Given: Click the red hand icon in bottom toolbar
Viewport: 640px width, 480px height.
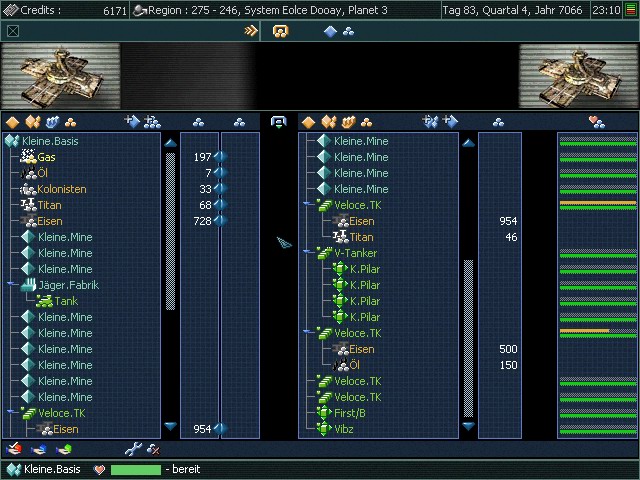Looking at the screenshot, I should click(x=13, y=449).
